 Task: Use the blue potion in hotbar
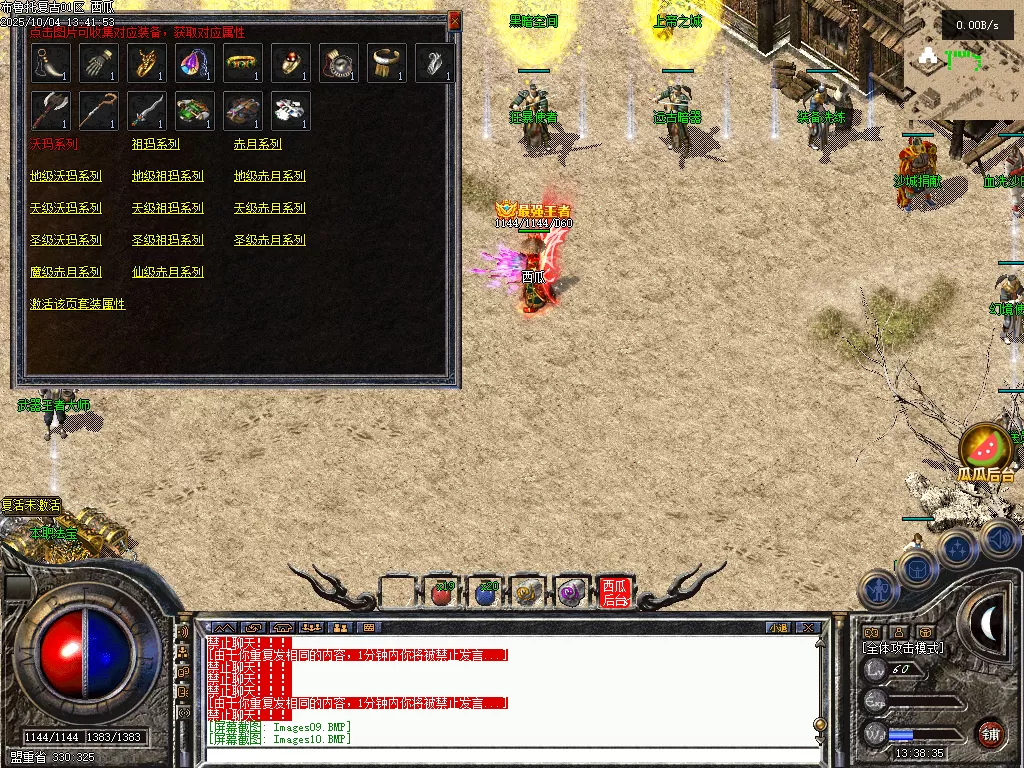pos(486,593)
